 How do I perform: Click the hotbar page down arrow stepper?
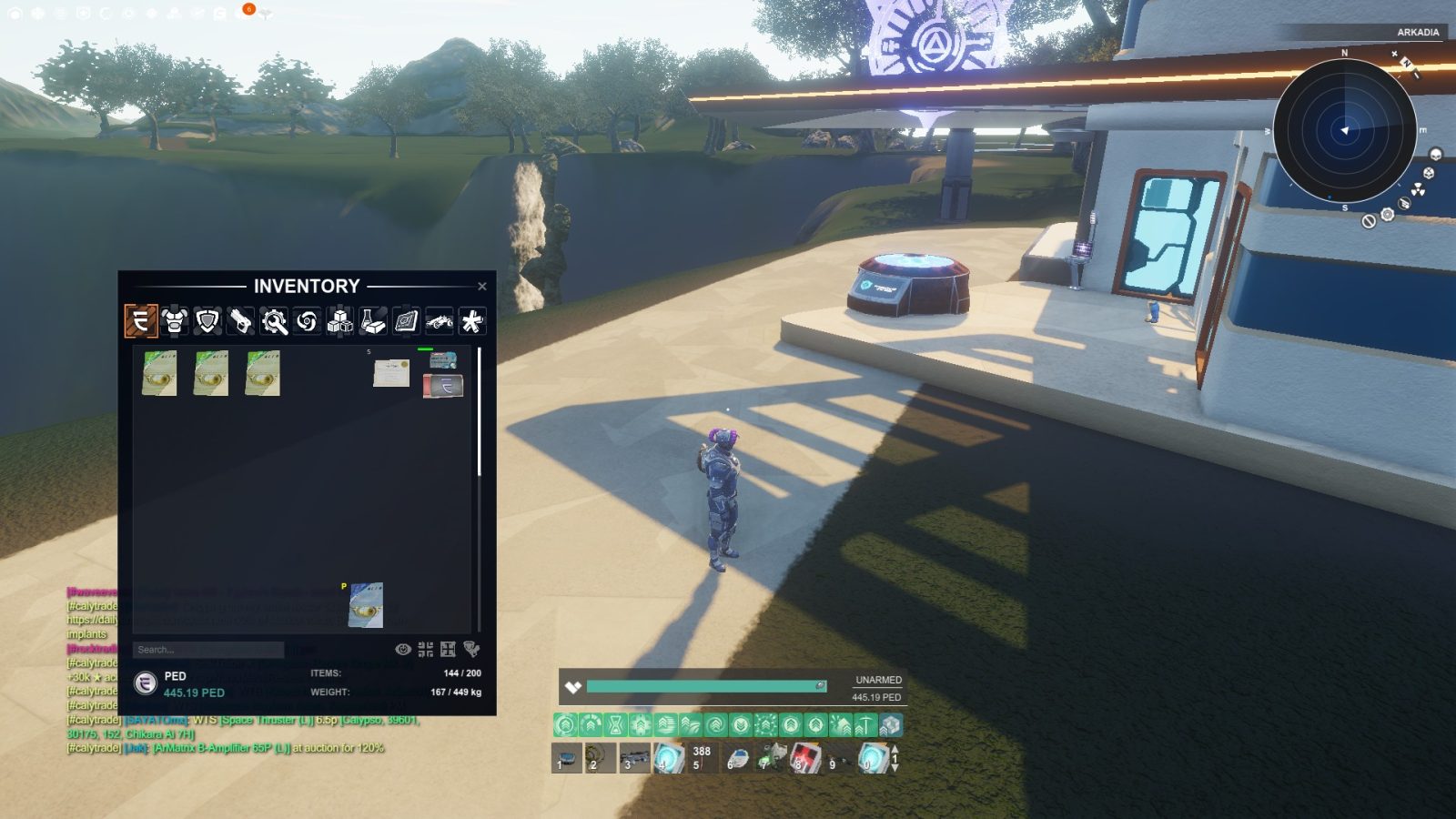tap(895, 767)
